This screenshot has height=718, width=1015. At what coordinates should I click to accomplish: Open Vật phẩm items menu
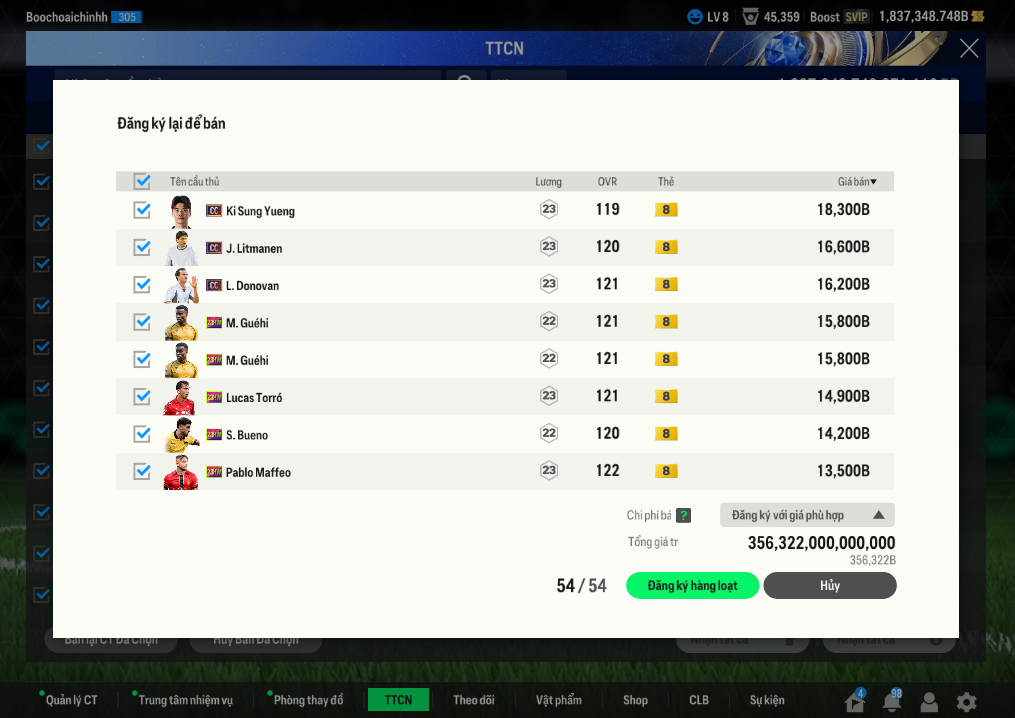coord(558,700)
